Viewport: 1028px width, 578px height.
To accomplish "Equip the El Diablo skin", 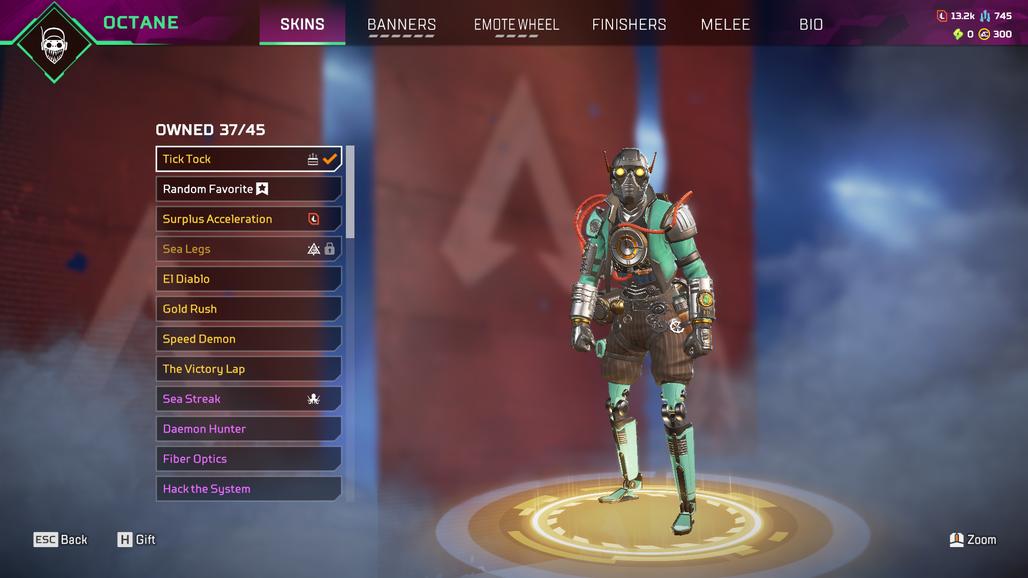I will 248,279.
